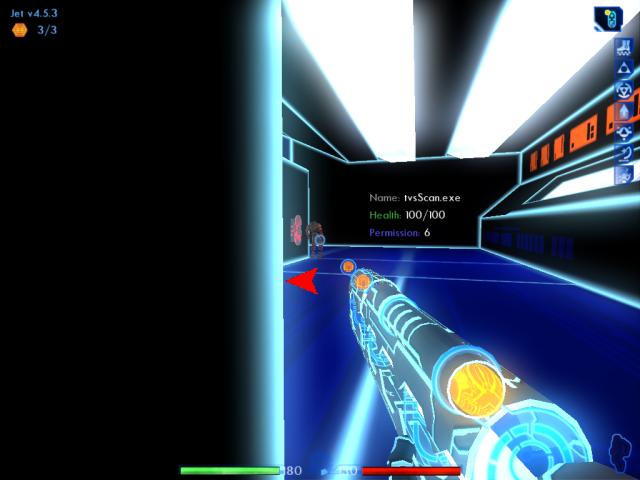The height and width of the screenshot is (480, 640).
Task: Activate the boot subroutine icon
Action: [x=623, y=47]
